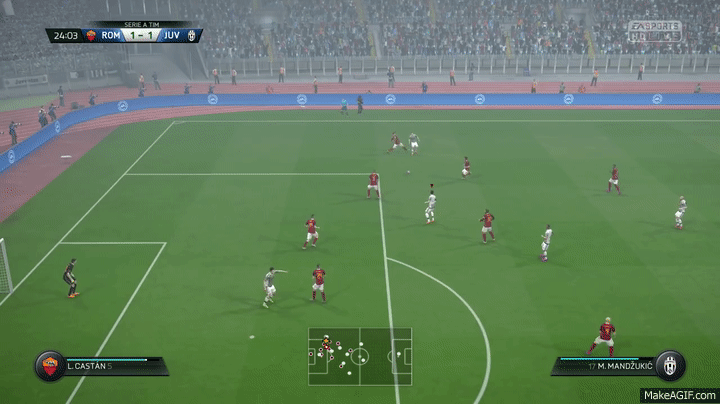Select the Juventus club crest badge

pyautogui.click(x=670, y=364)
